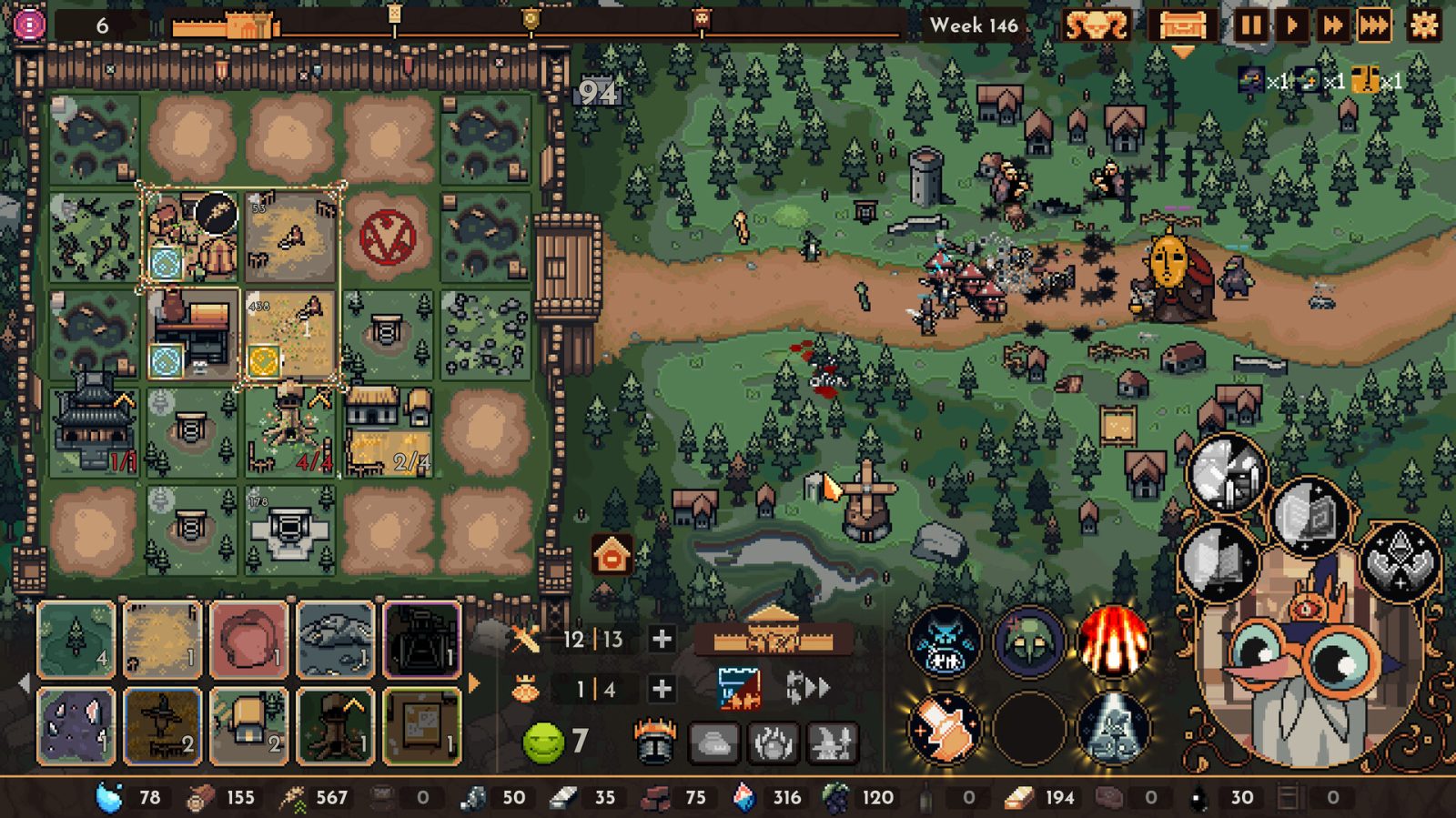Open the storage chest panel
Image resolution: width=1456 pixels, height=818 pixels.
pos(1184,26)
